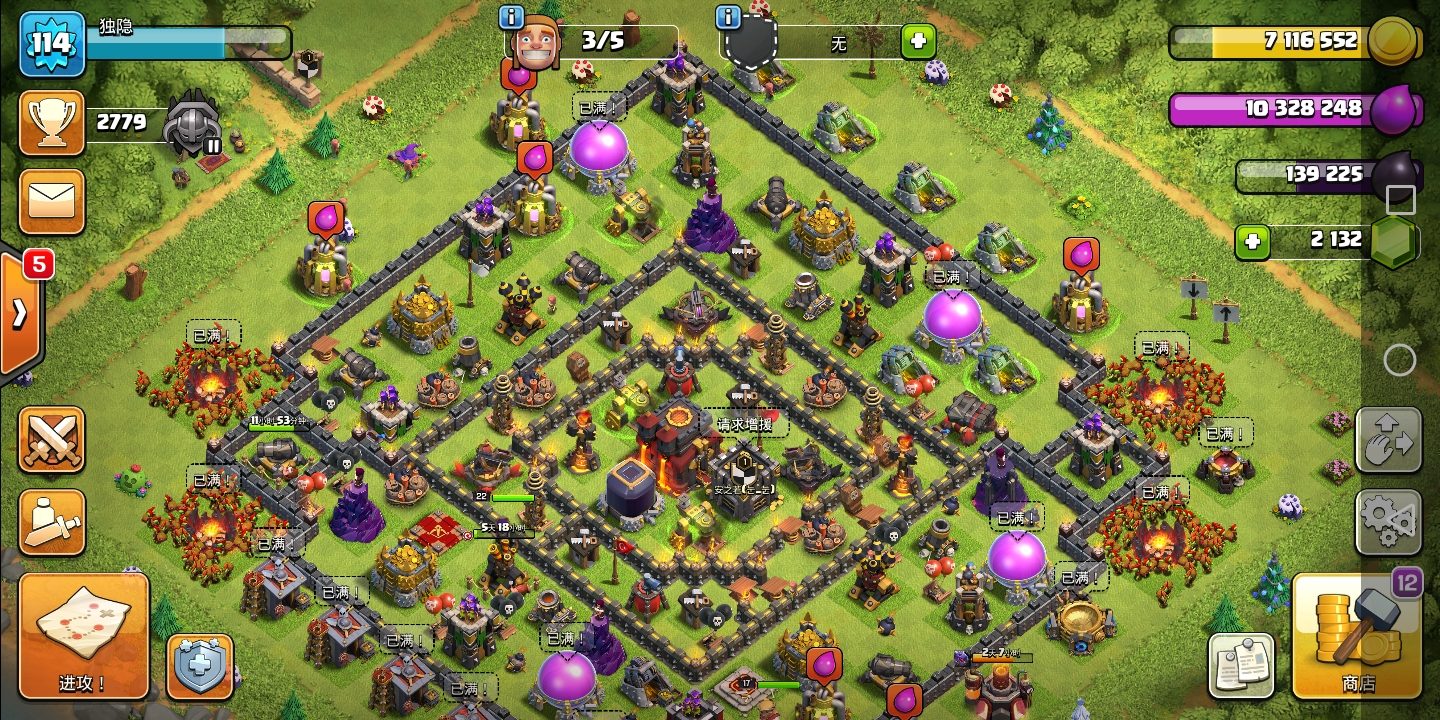Open the crossed swords battle log
Screen dimensions: 1440x720
(x=51, y=439)
